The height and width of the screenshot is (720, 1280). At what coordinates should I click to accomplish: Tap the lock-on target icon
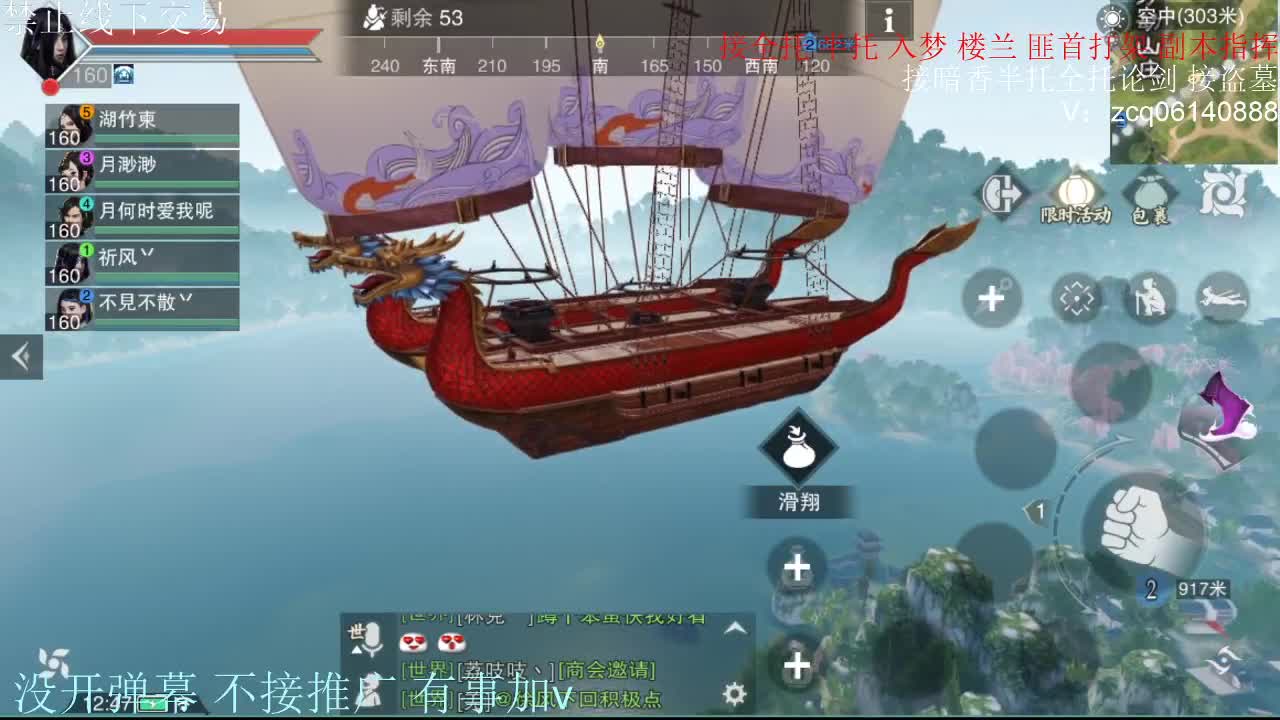(1075, 298)
